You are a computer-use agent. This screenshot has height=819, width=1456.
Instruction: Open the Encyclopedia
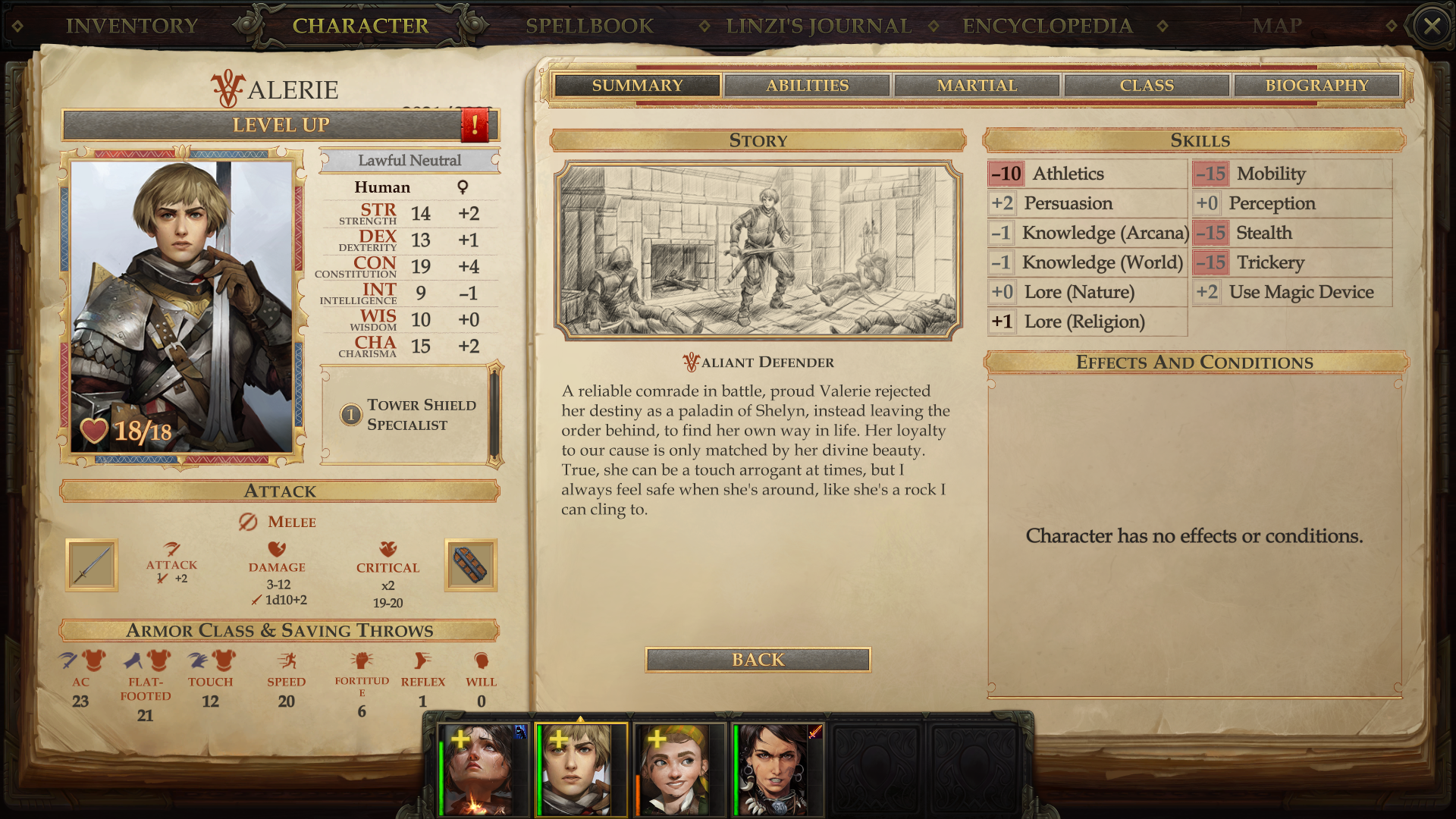(1047, 26)
